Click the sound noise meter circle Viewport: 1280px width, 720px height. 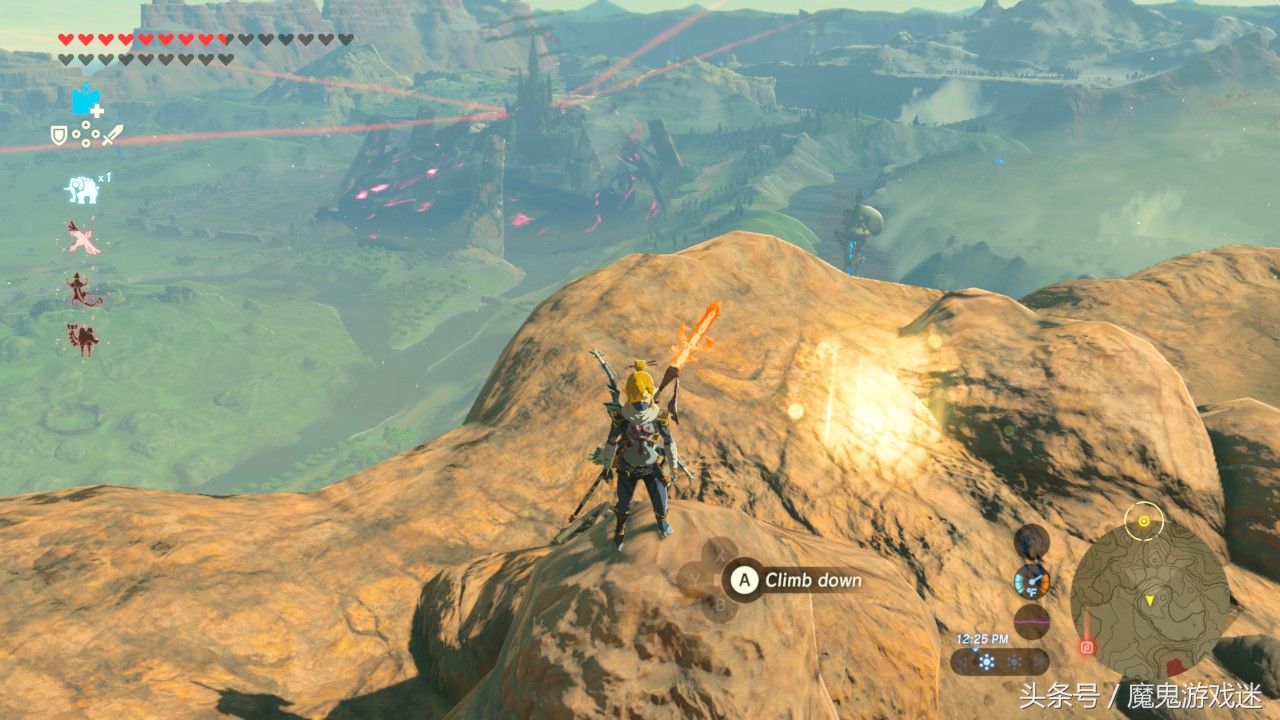coord(1032,621)
